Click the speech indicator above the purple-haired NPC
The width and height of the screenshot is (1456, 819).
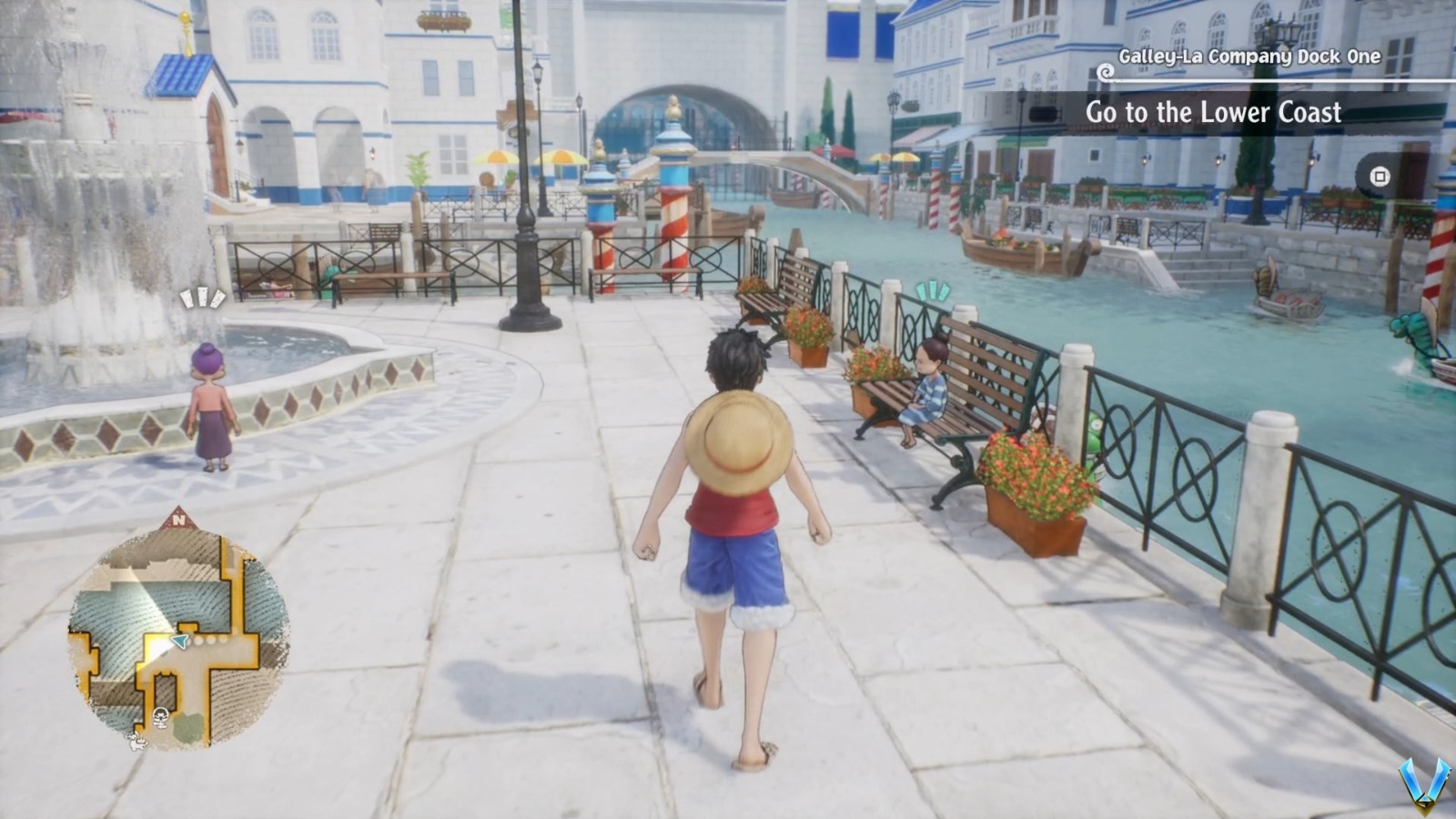[x=202, y=298]
